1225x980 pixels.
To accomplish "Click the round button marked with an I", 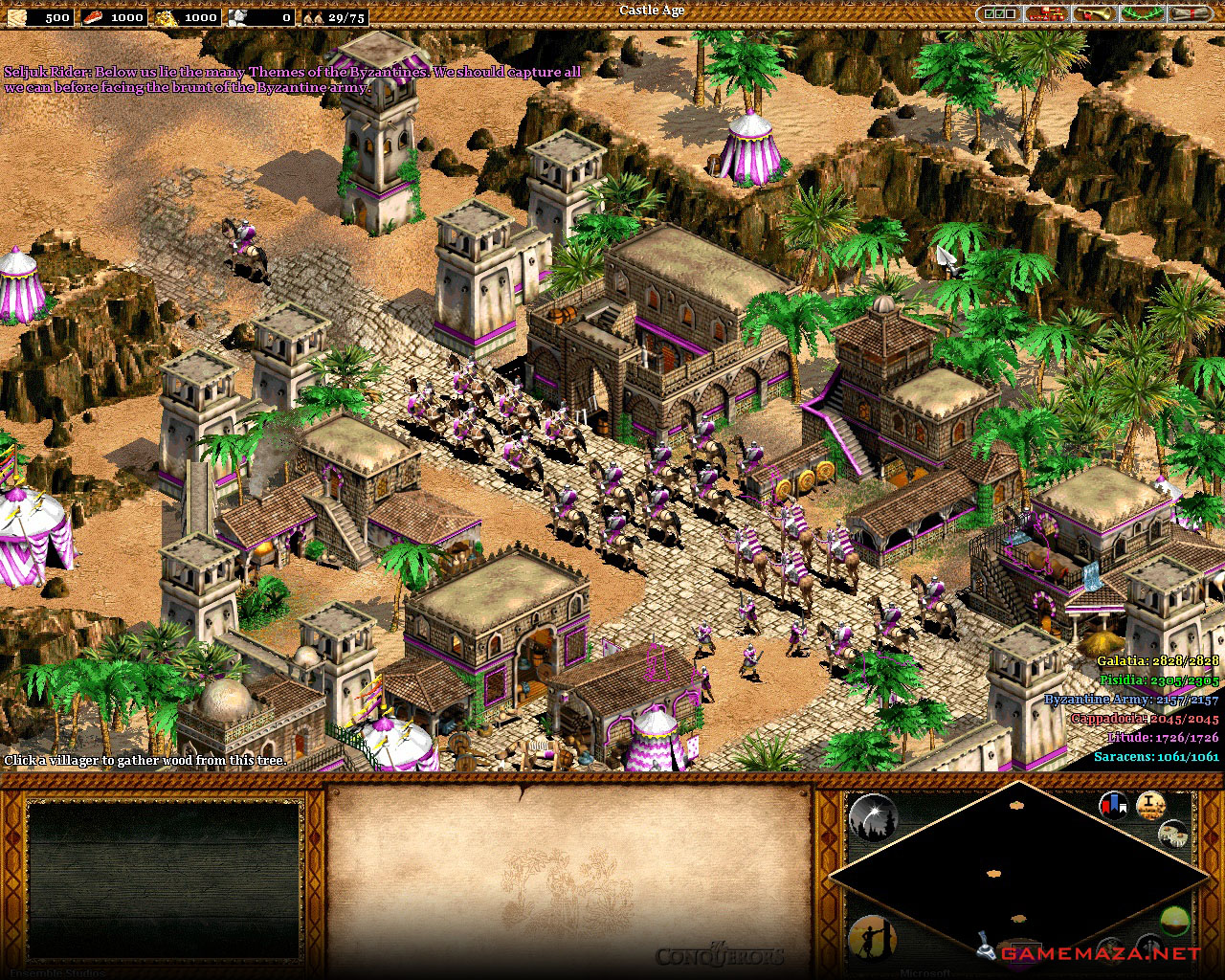I will coord(1149,806).
